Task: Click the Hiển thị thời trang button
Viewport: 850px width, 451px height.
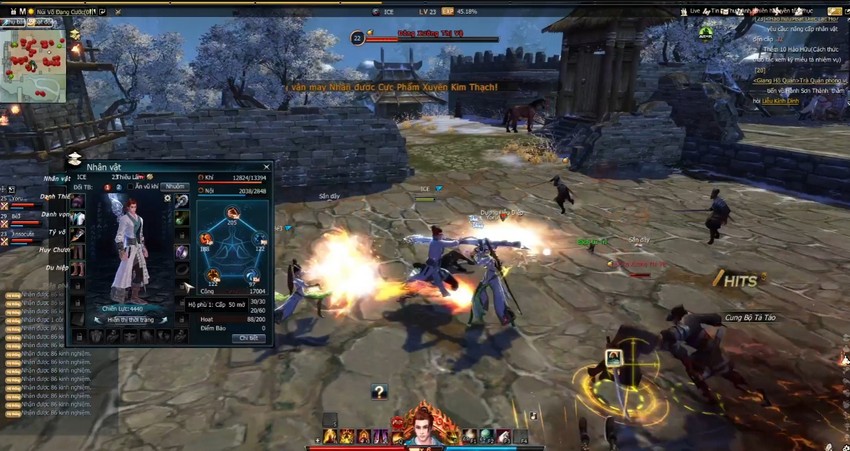Action: pos(131,320)
